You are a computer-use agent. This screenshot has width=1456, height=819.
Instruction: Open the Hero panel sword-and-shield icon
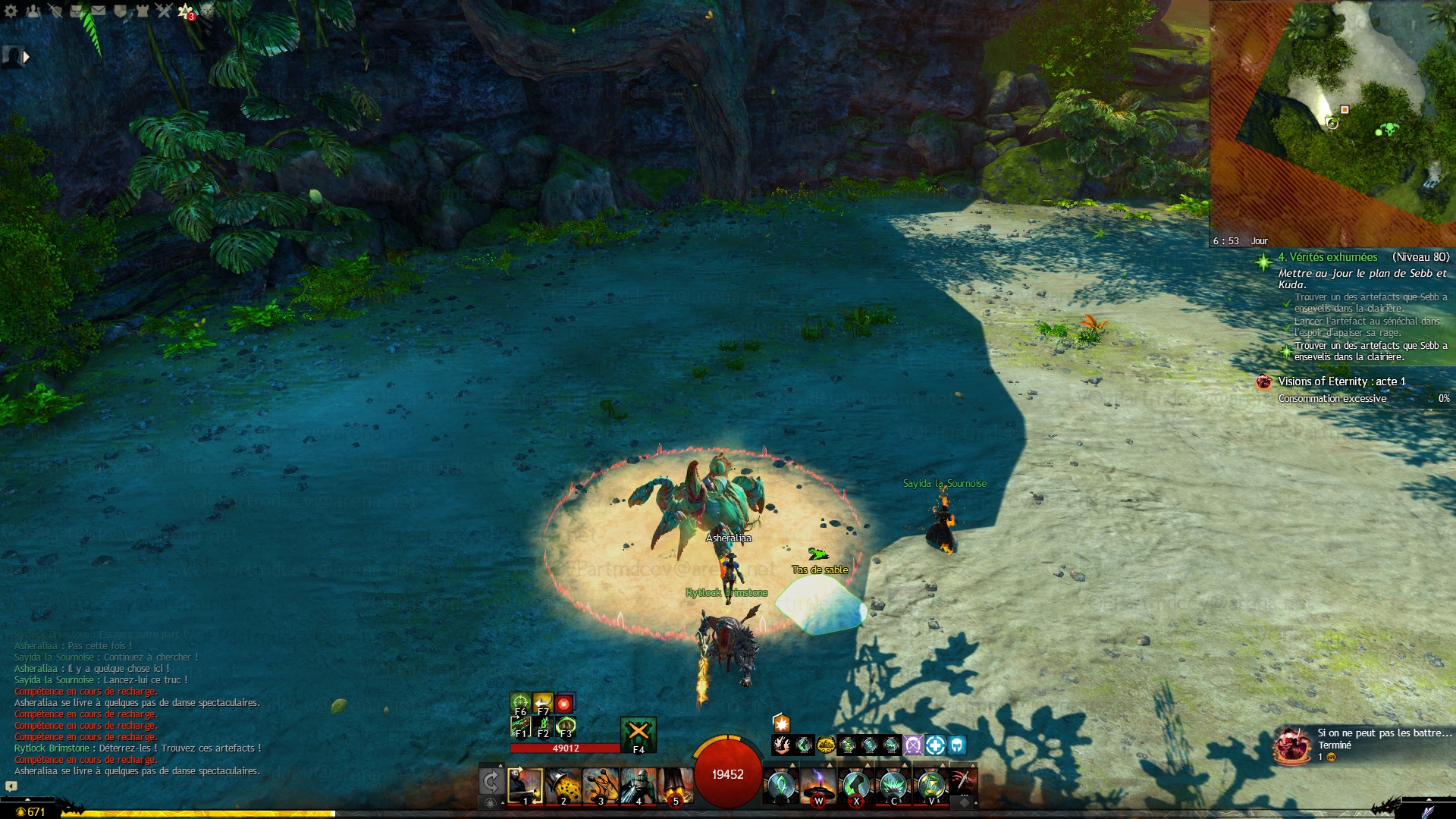pyautogui.click(x=55, y=11)
